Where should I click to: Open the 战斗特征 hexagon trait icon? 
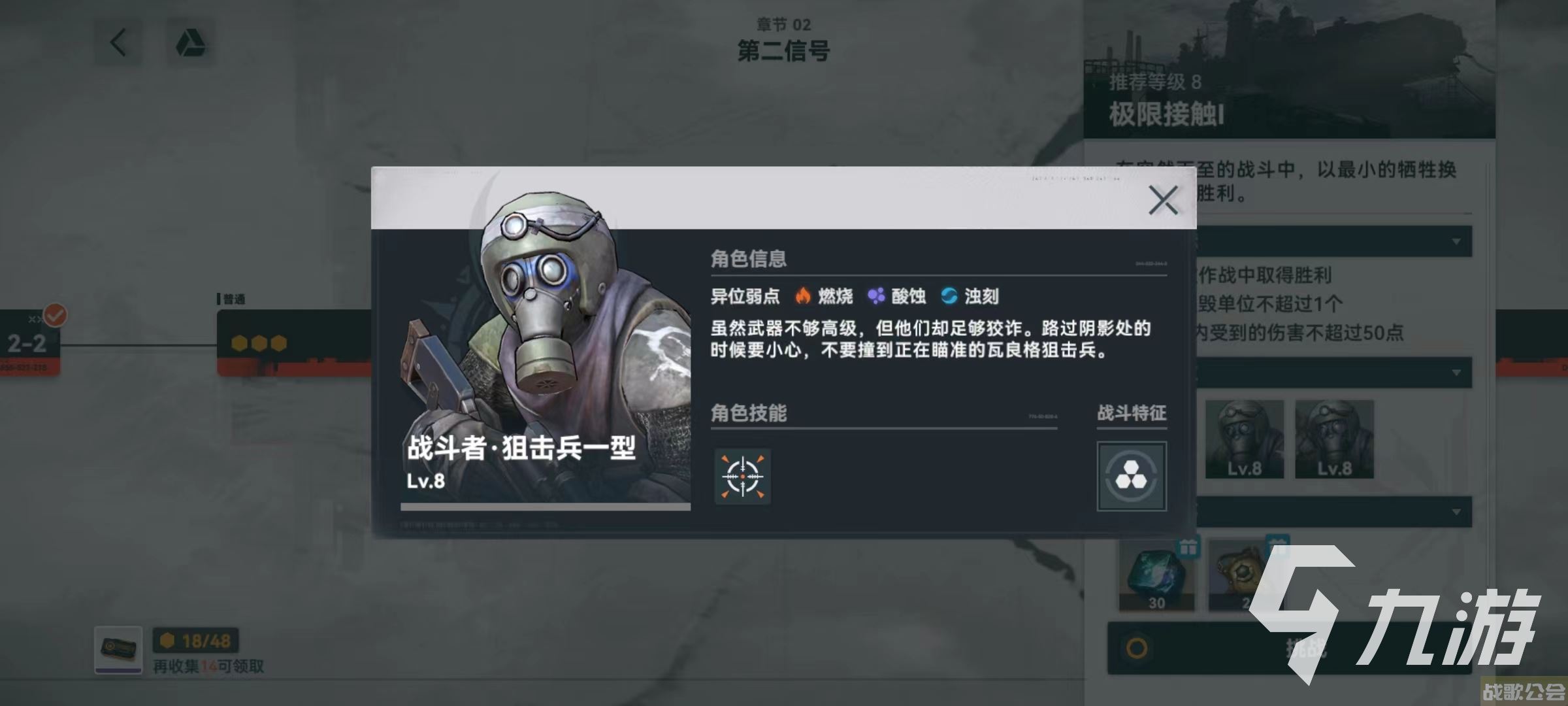1132,477
